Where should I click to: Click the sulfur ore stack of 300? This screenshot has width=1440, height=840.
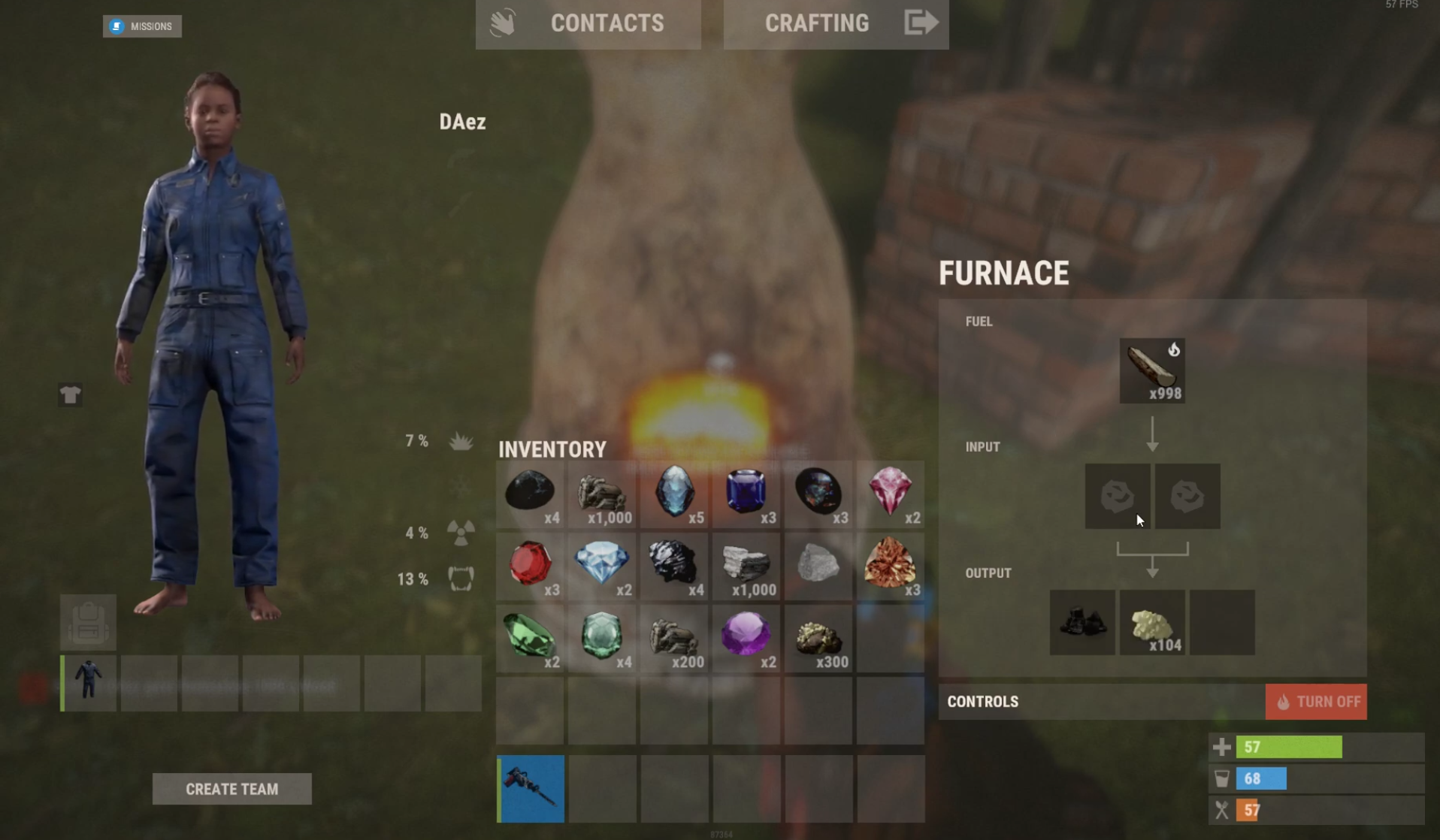[818, 638]
